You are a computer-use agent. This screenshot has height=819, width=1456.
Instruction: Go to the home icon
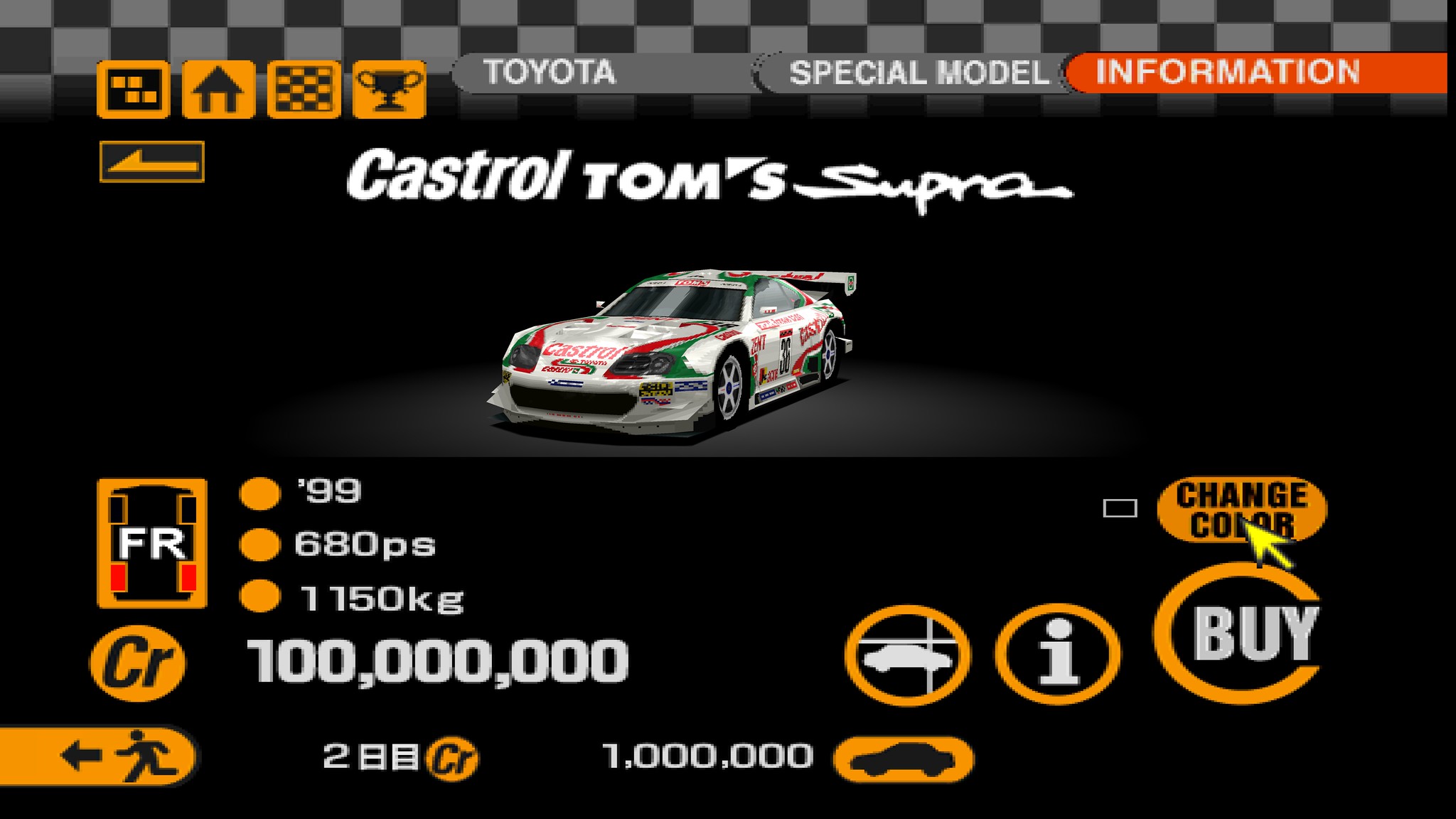click(x=218, y=90)
